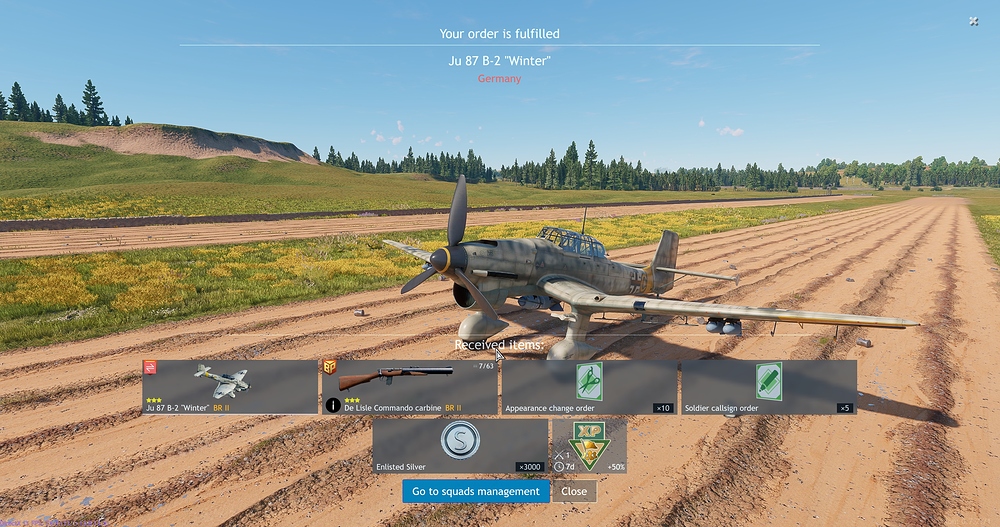Image resolution: width=1000 pixels, height=527 pixels.
Task: Choose the Appearance change order tile
Action: click(589, 387)
